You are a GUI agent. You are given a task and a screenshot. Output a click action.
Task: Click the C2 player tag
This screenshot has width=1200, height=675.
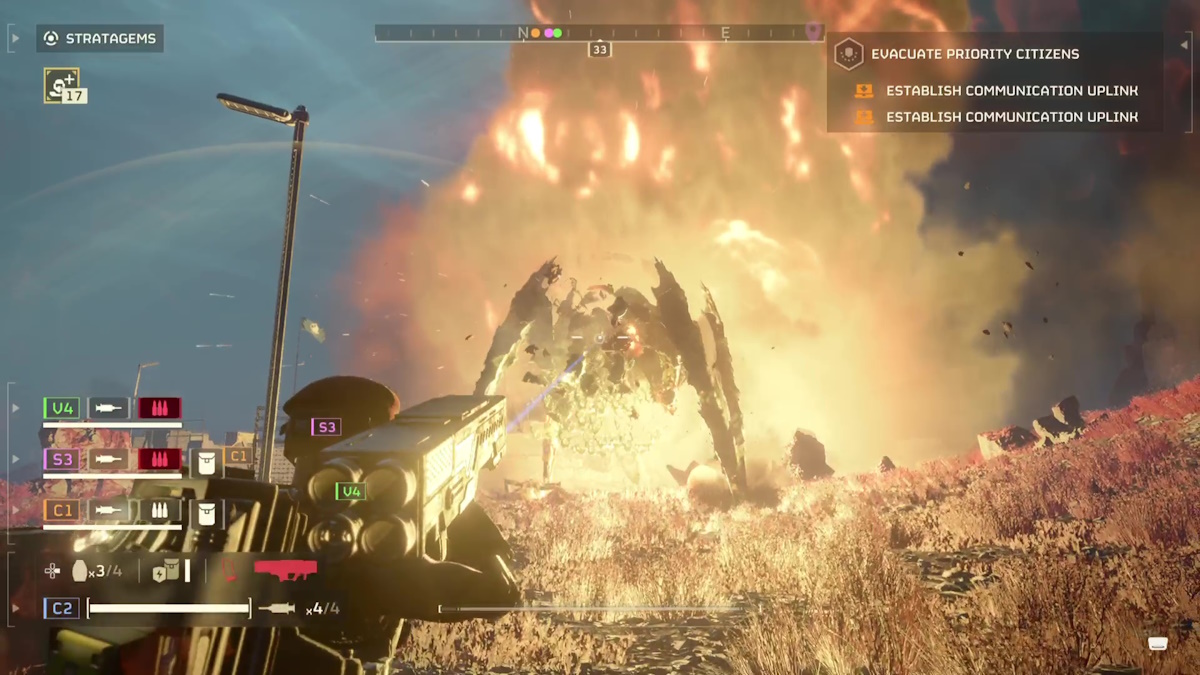[x=62, y=608]
